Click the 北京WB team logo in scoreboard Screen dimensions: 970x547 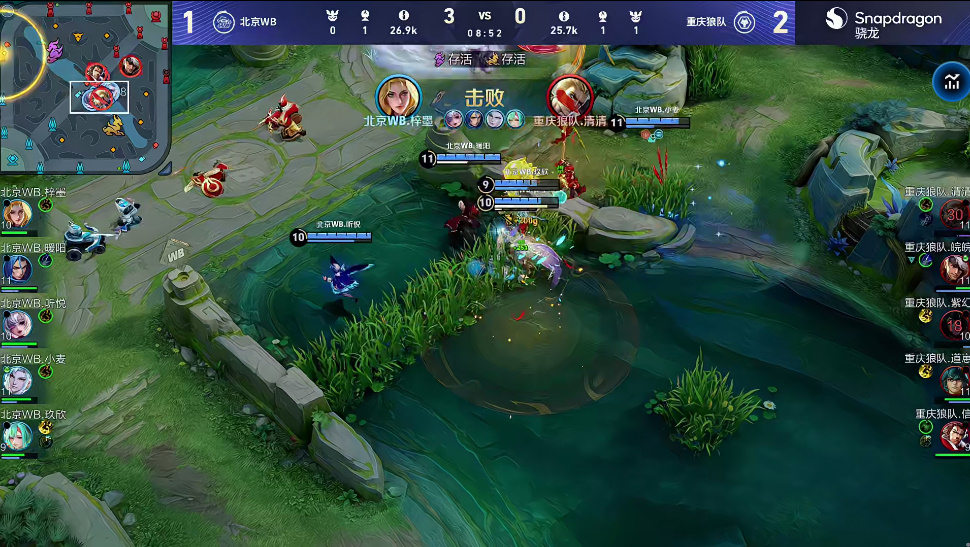(224, 22)
